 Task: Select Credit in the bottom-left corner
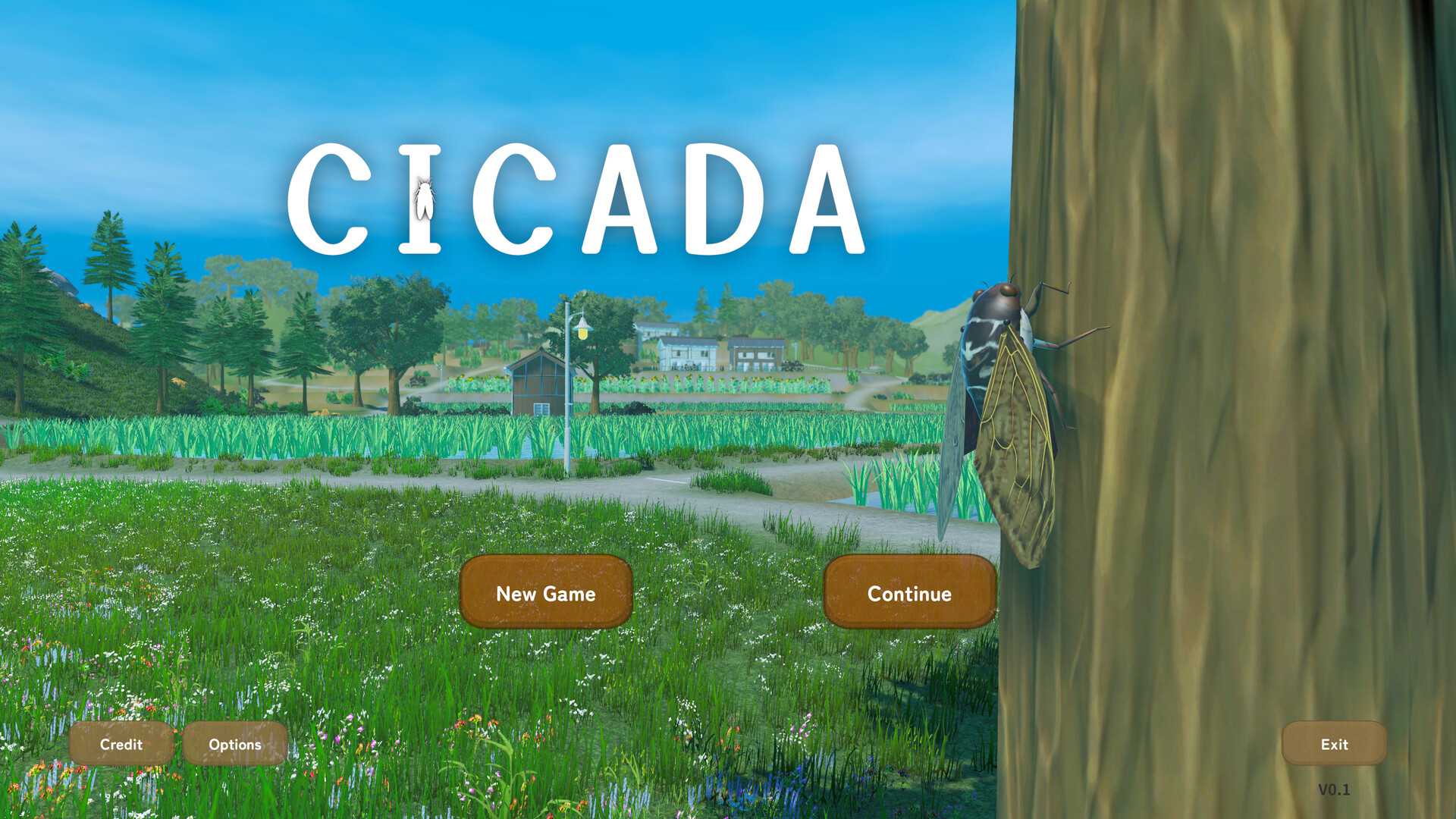tap(120, 744)
